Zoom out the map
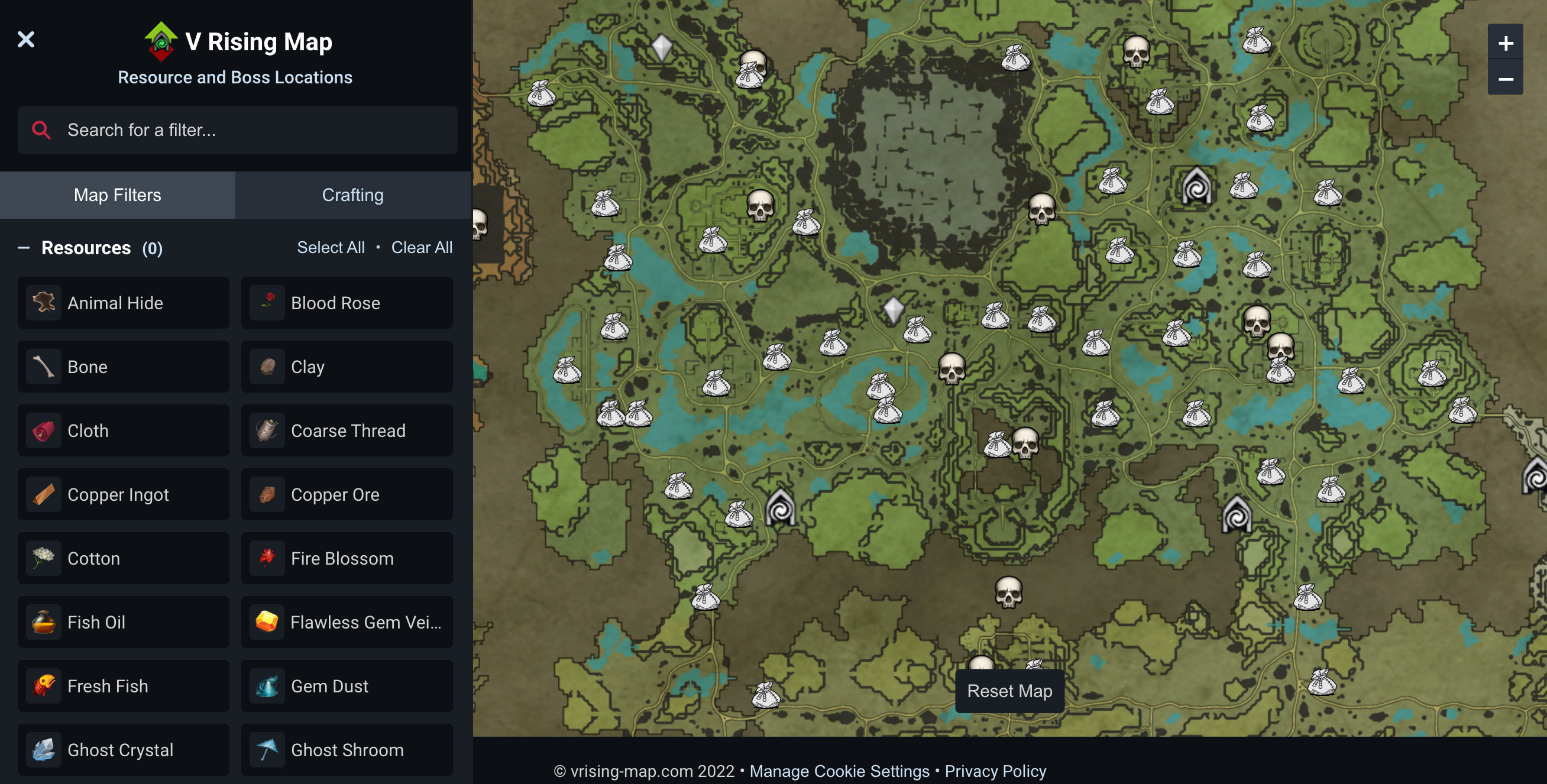Screen dimensions: 1547x784 (x=1505, y=79)
